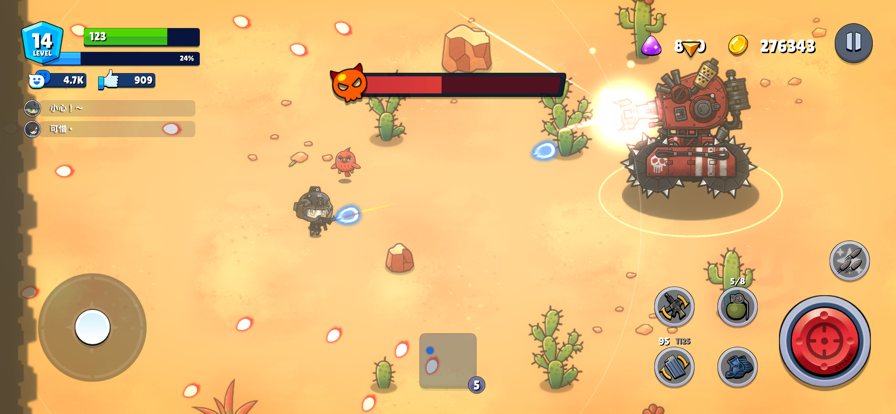
Task: Tap the purple gem currency icon
Action: pyautogui.click(x=651, y=45)
